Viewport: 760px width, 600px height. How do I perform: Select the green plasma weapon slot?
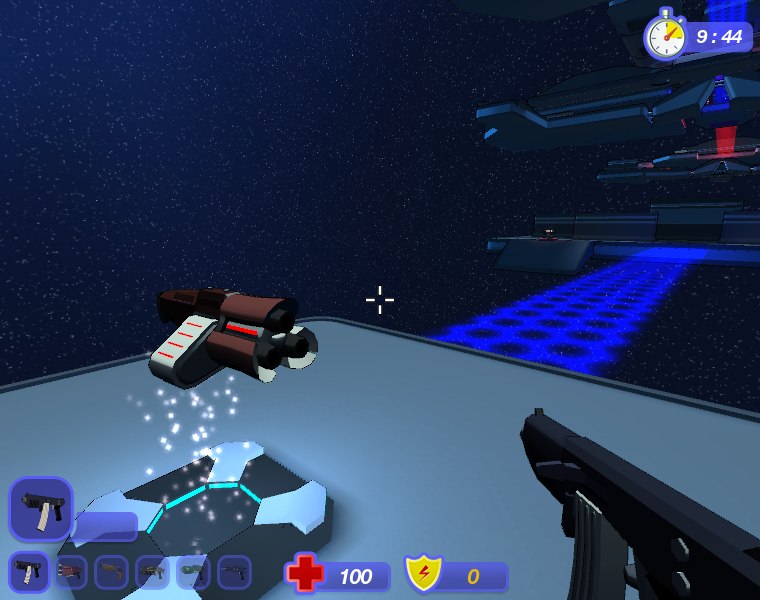193,572
